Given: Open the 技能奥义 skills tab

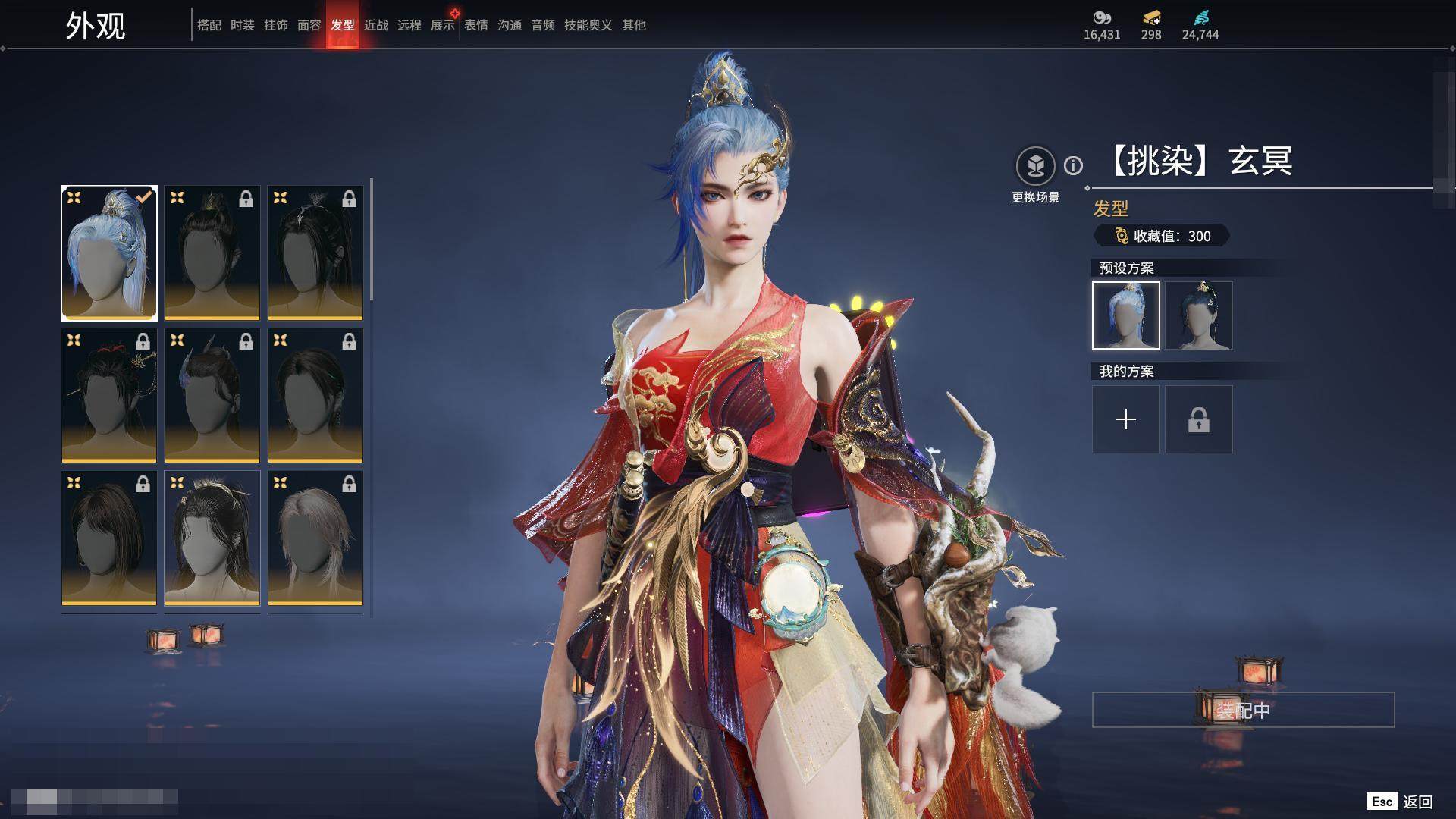Looking at the screenshot, I should pos(588,25).
